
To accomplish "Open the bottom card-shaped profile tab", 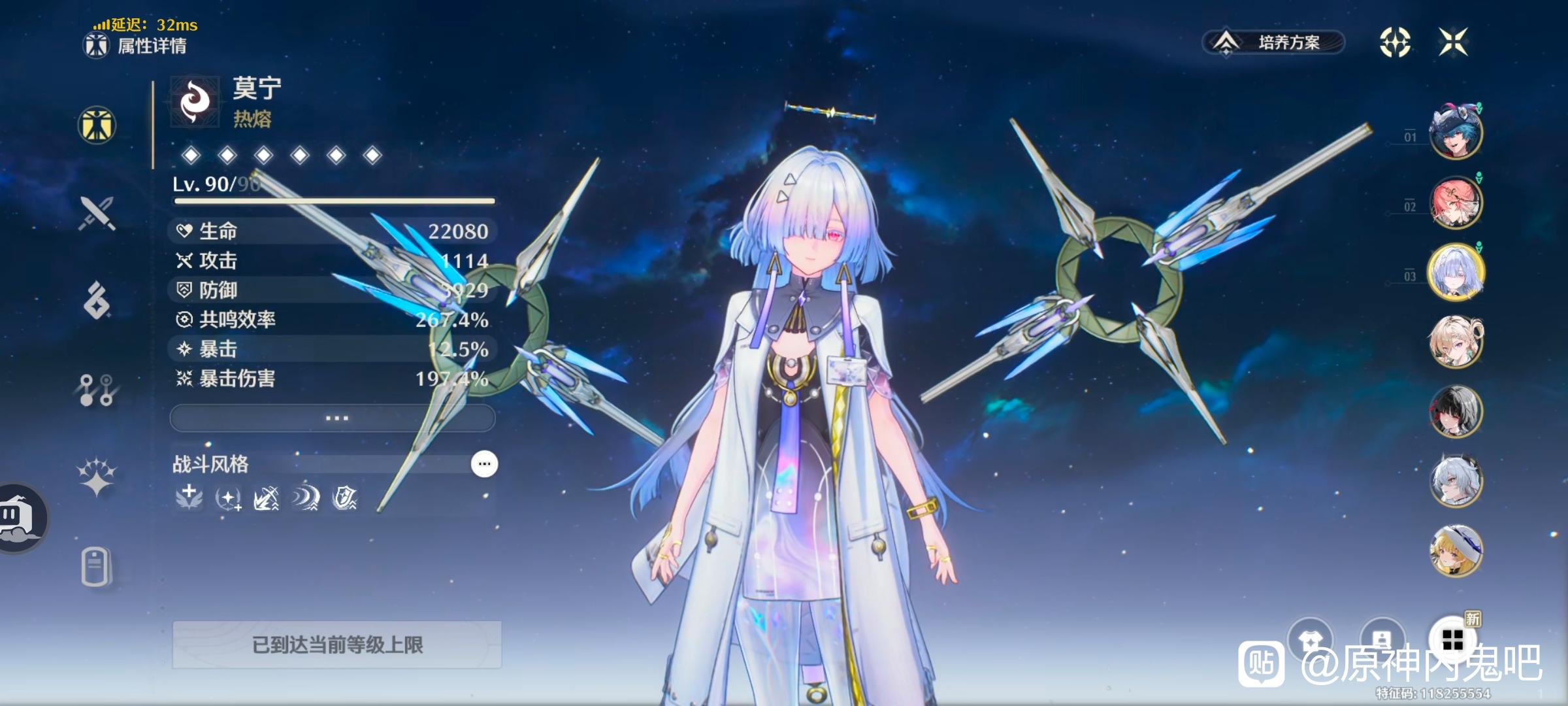I will 95,567.
